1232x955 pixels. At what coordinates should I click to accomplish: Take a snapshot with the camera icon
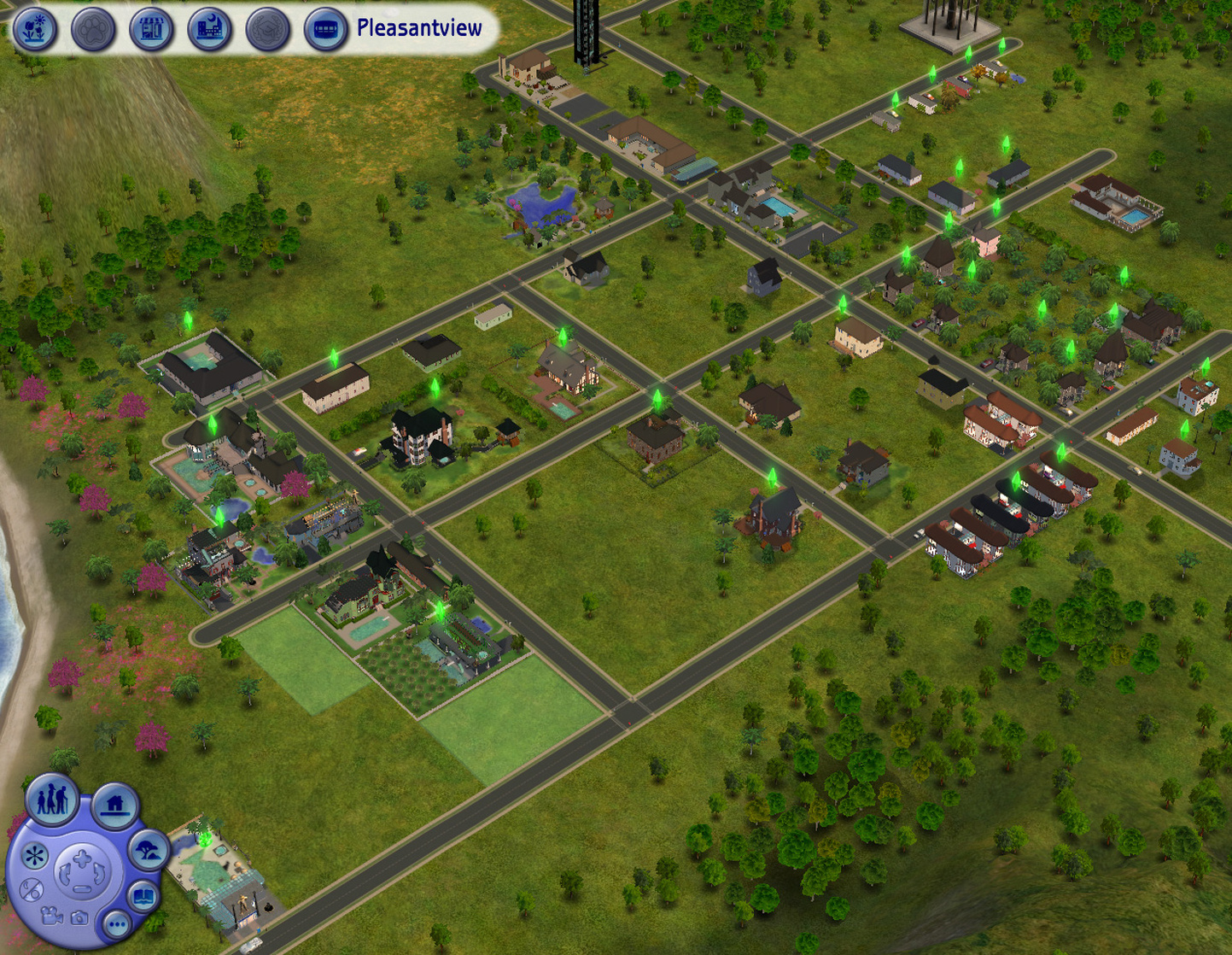click(79, 917)
